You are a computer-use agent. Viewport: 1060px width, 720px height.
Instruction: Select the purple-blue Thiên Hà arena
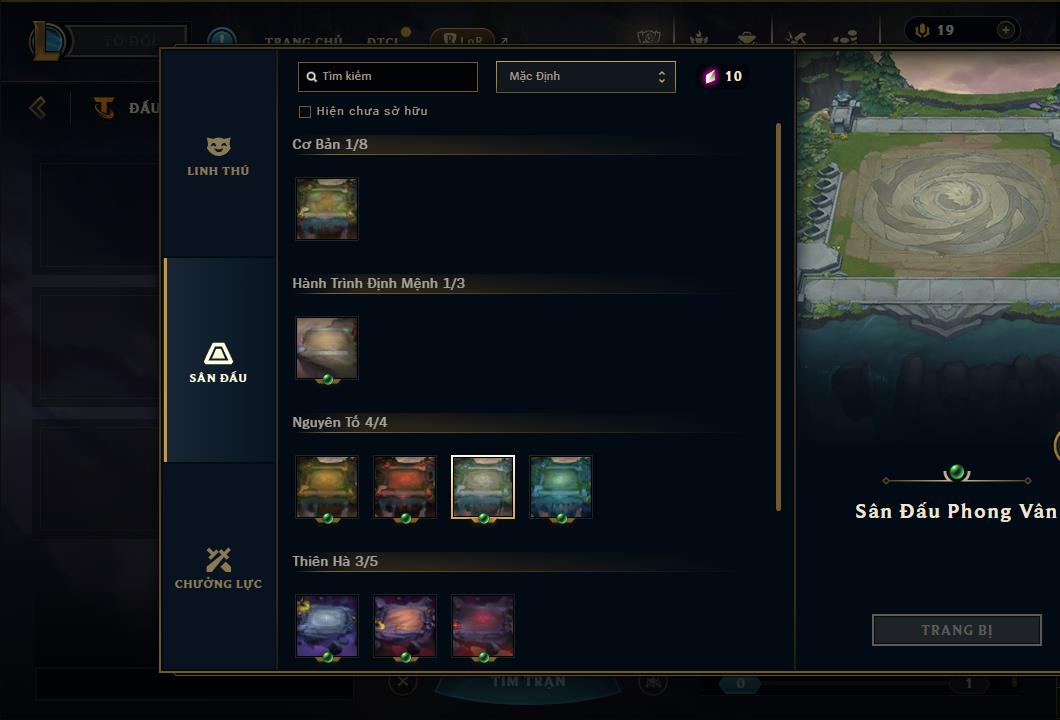click(x=327, y=626)
